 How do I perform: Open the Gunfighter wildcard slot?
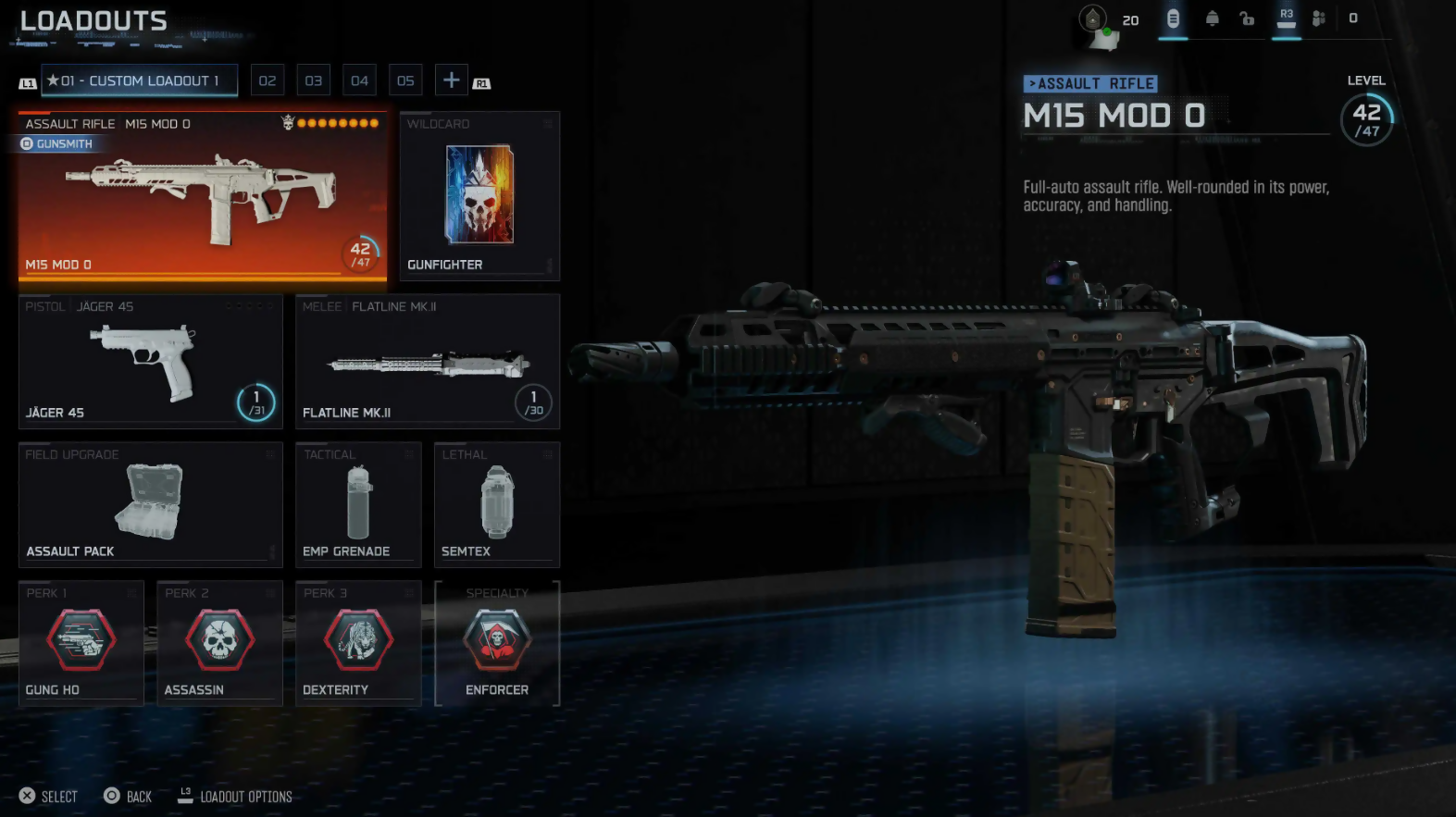[x=479, y=196]
